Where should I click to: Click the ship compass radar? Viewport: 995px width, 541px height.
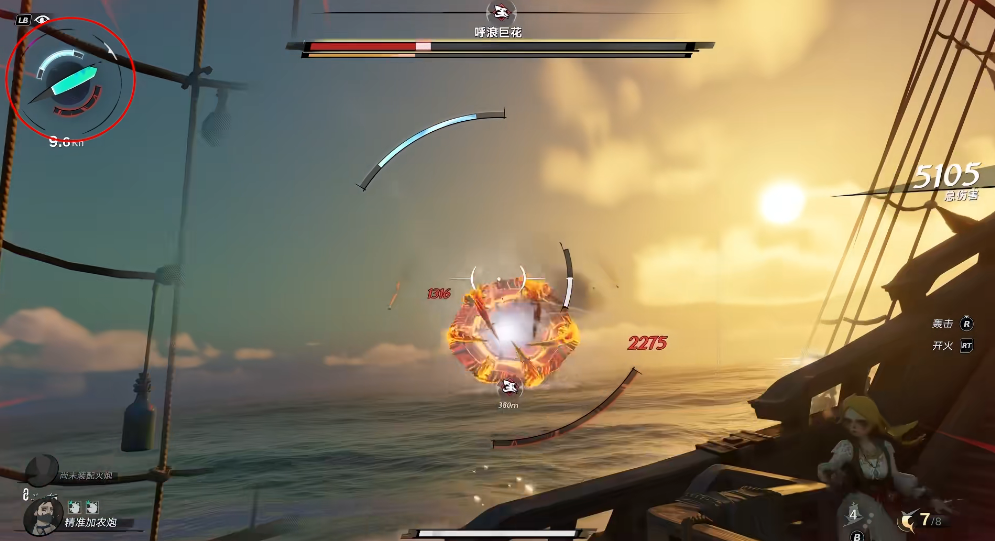[69, 80]
